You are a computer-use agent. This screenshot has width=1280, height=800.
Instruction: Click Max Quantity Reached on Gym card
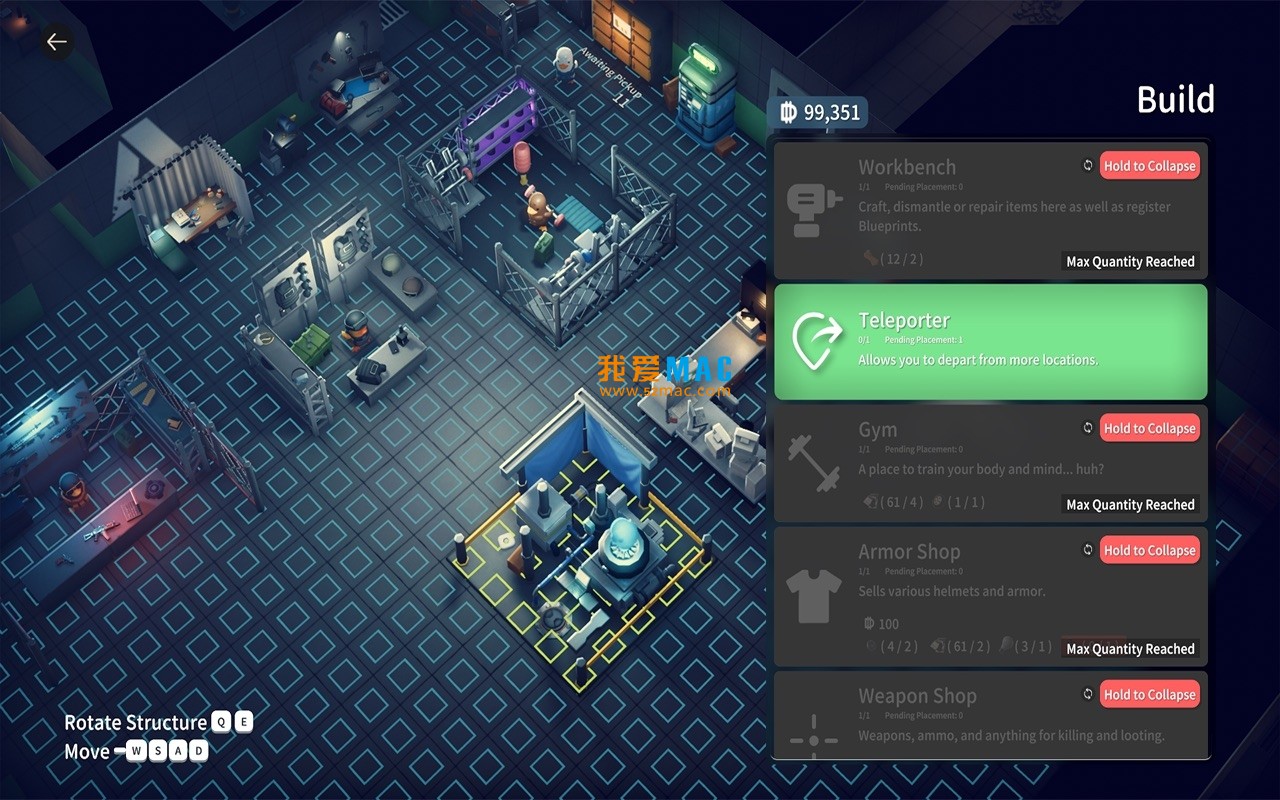(x=1129, y=504)
